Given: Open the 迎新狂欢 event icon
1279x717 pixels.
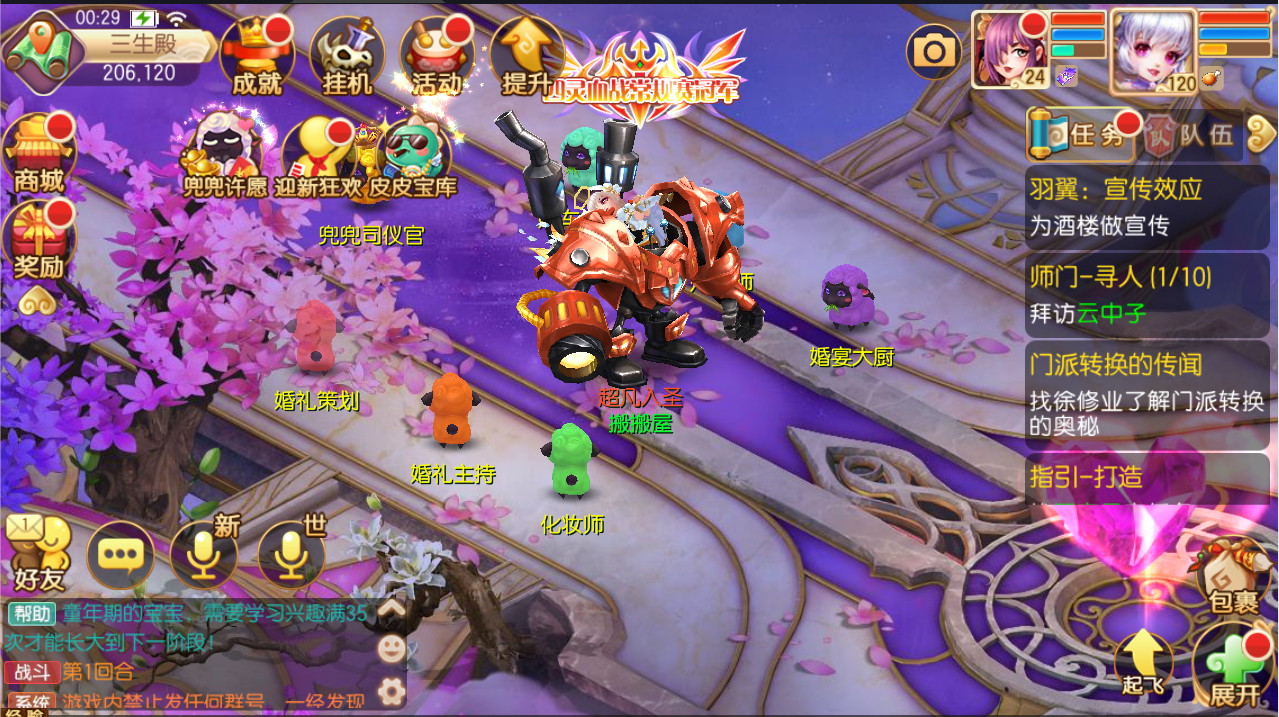Looking at the screenshot, I should point(315,157).
